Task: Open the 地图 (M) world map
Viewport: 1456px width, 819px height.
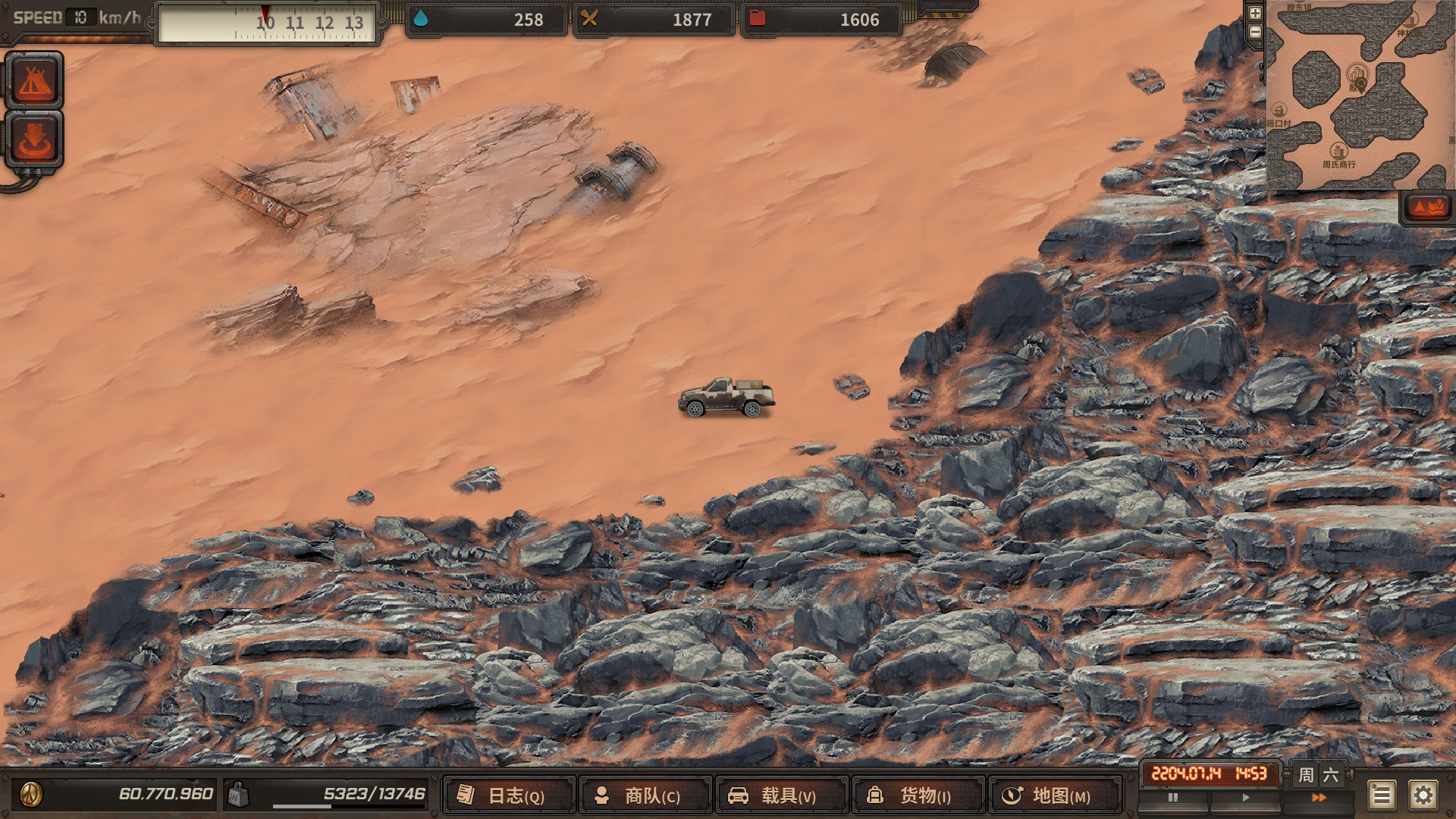Action: click(x=1055, y=795)
